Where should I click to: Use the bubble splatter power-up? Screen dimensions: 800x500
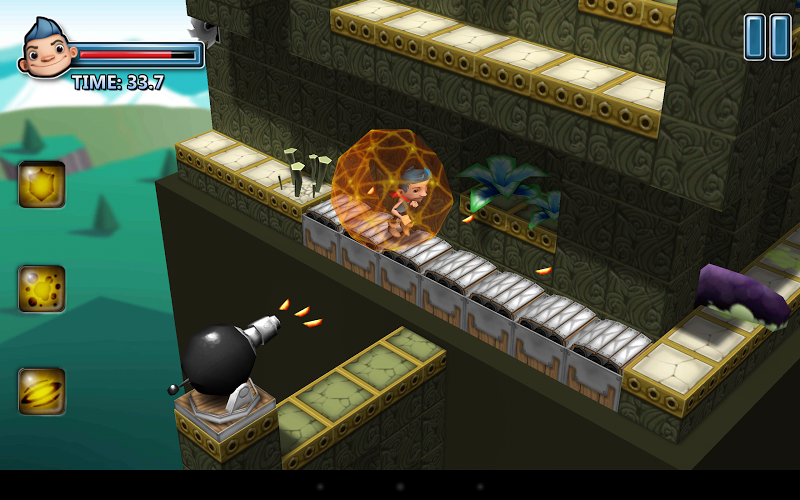pyautogui.click(x=42, y=289)
